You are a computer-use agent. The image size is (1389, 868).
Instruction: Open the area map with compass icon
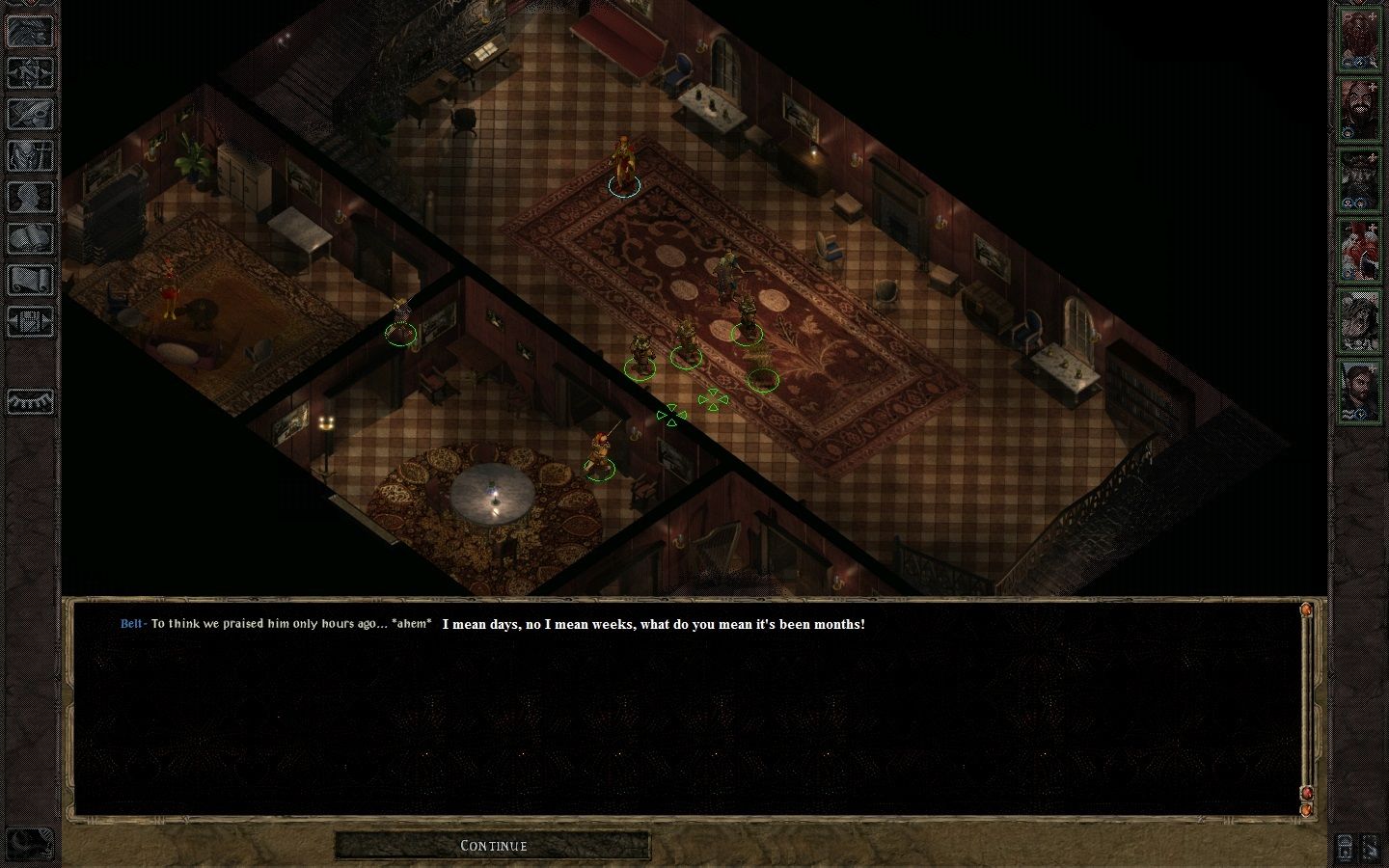pos(30,72)
